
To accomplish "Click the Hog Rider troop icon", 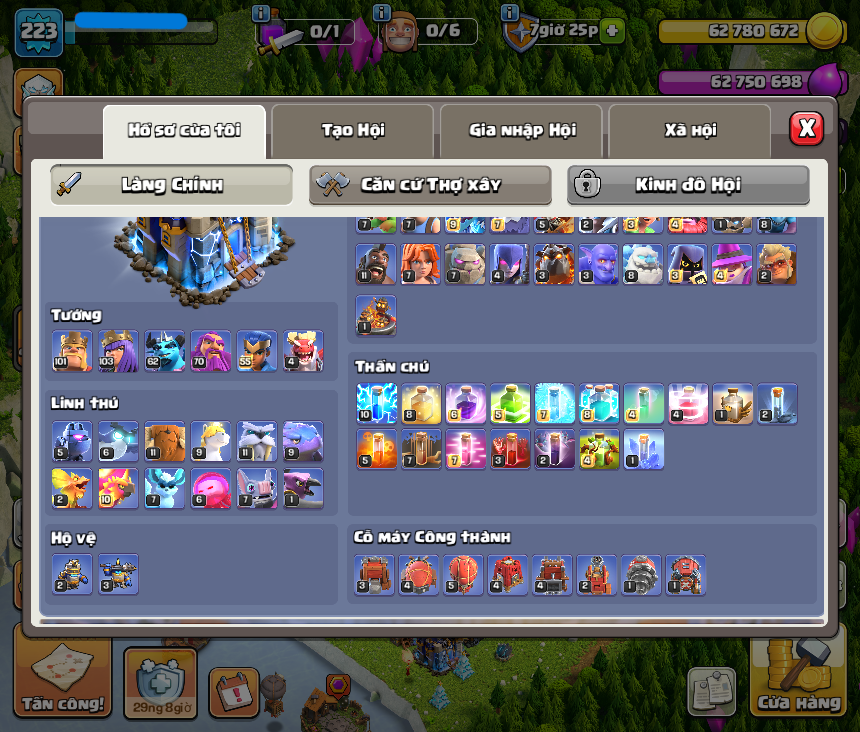I will [376, 264].
